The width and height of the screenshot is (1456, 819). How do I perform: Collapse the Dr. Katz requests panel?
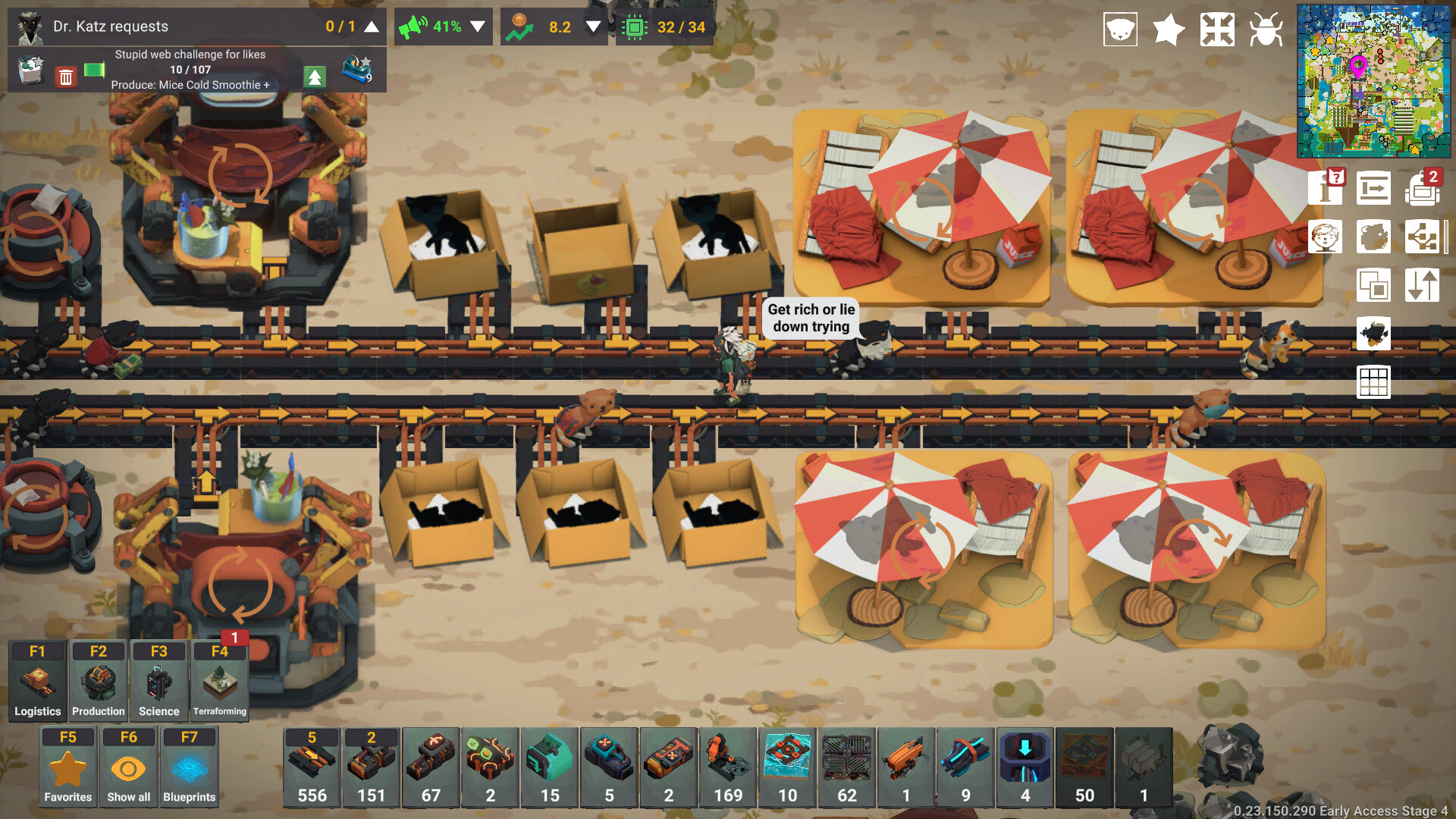point(371,26)
